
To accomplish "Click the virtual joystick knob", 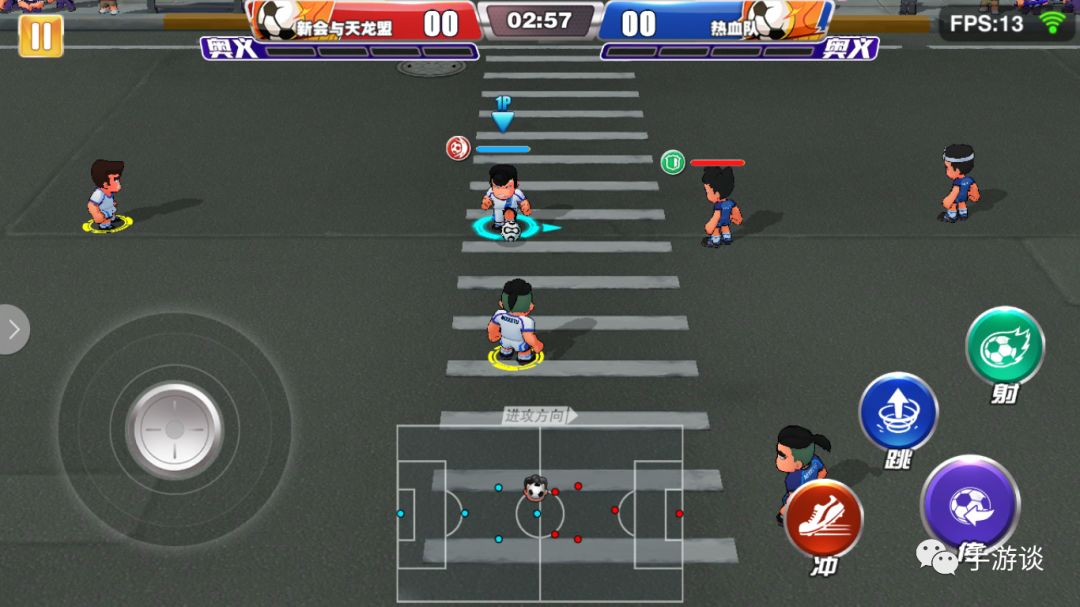I will tap(174, 430).
